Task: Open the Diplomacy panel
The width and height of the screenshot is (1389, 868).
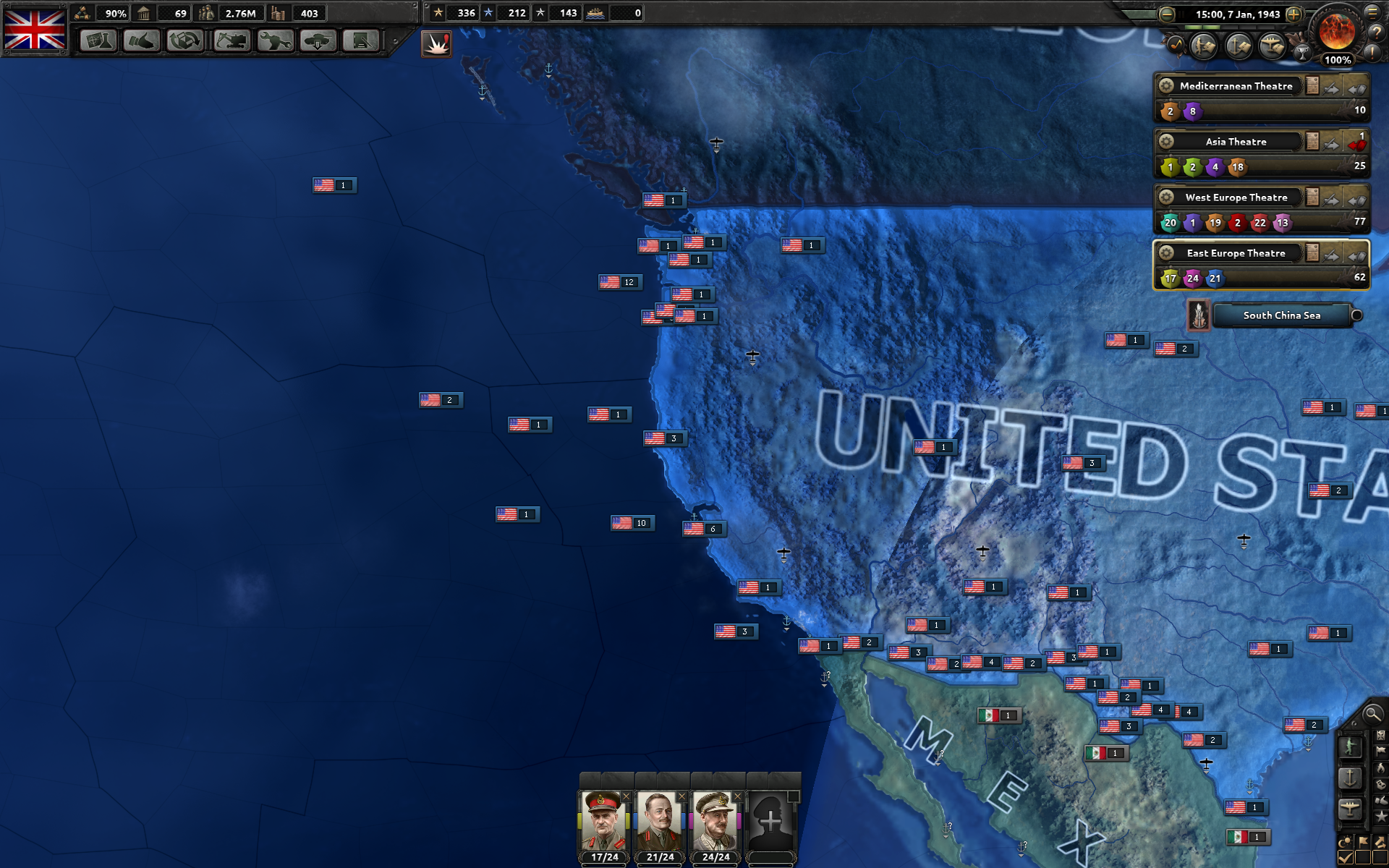Action: [x=142, y=41]
